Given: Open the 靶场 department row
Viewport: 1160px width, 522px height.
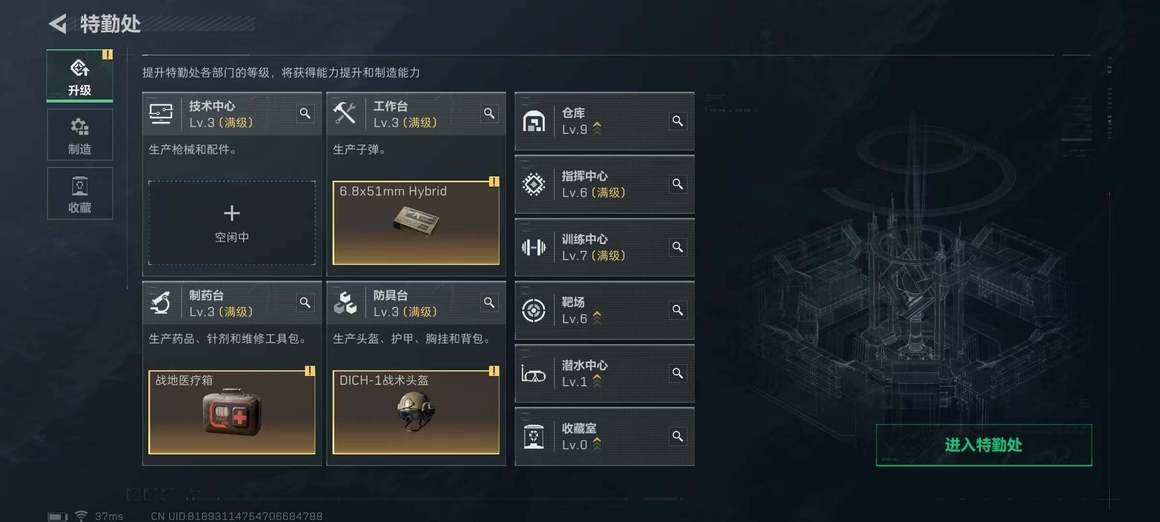Looking at the screenshot, I should click(x=592, y=311).
